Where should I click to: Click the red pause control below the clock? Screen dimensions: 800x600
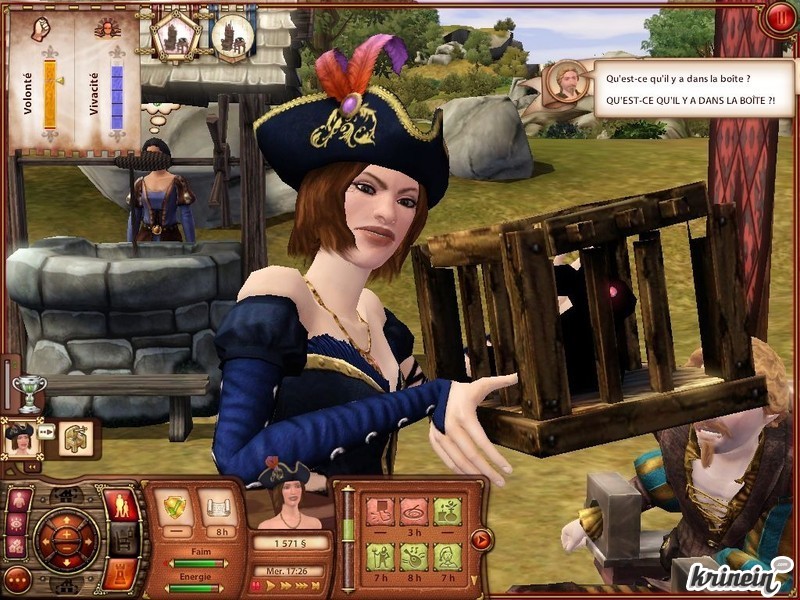click(257, 587)
